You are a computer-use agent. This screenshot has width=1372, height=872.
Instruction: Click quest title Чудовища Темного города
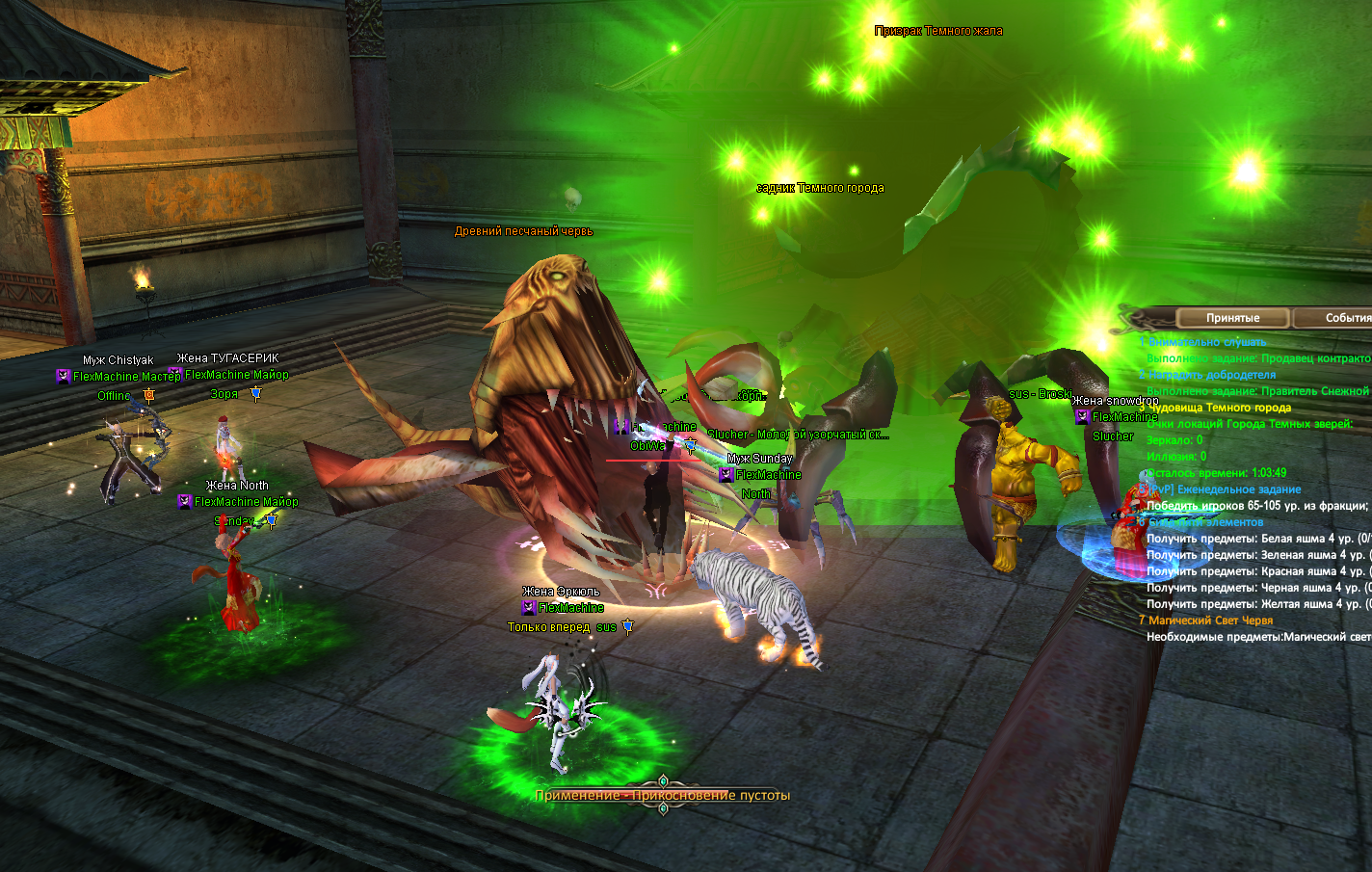tap(1219, 408)
